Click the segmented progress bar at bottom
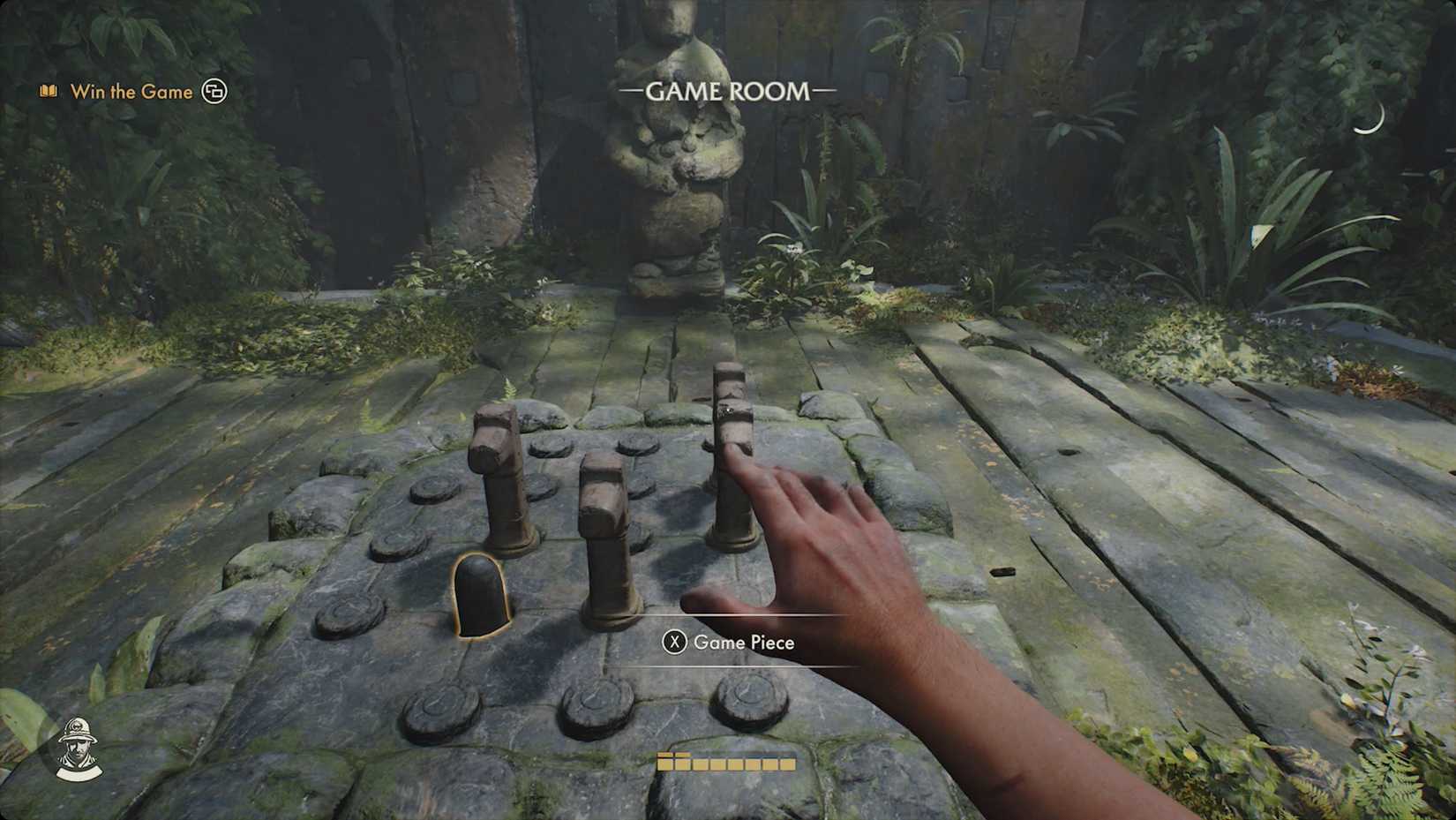Viewport: 1456px width, 820px height. point(726,763)
